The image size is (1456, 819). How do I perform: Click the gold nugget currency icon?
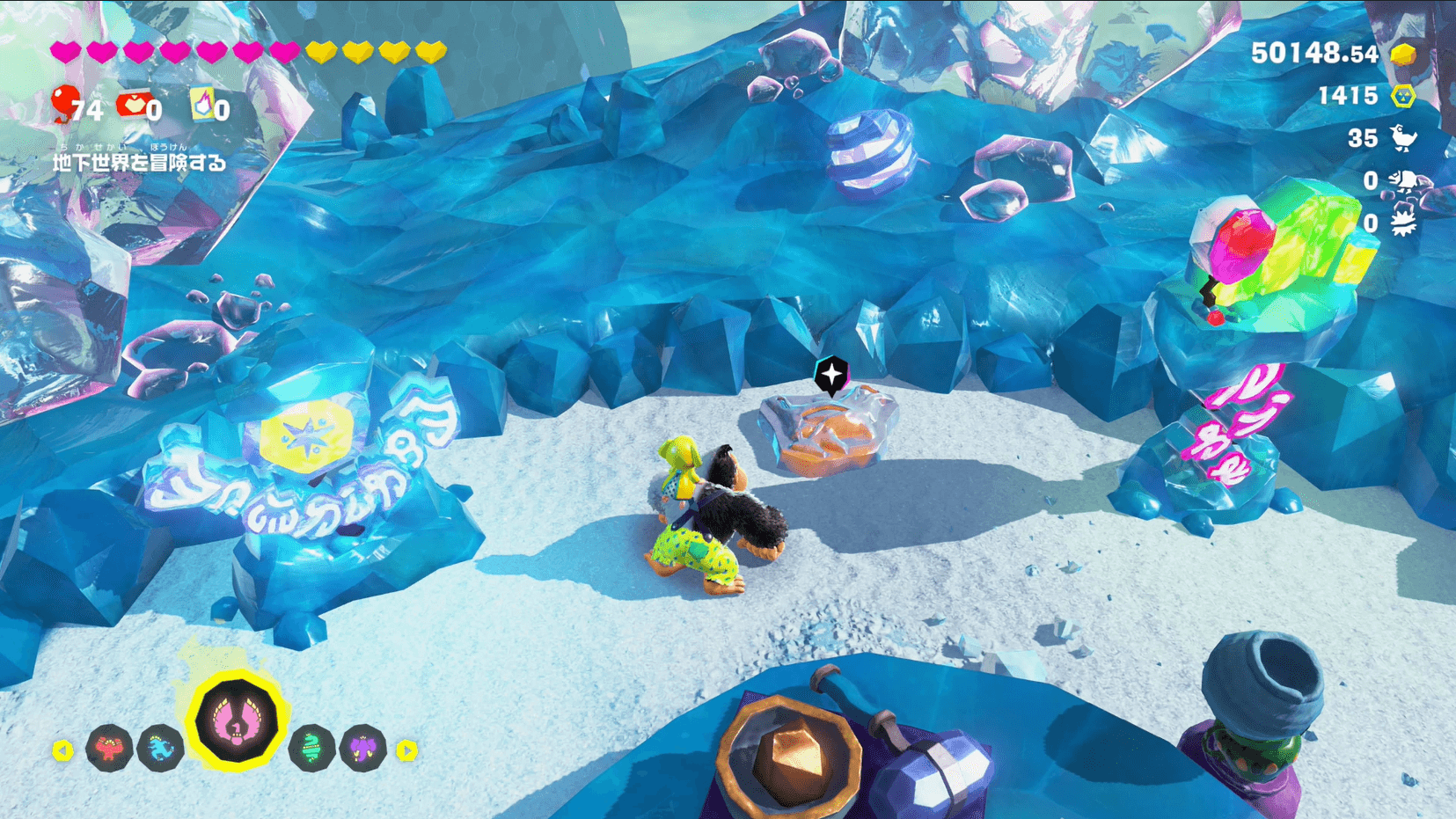pyautogui.click(x=1402, y=55)
